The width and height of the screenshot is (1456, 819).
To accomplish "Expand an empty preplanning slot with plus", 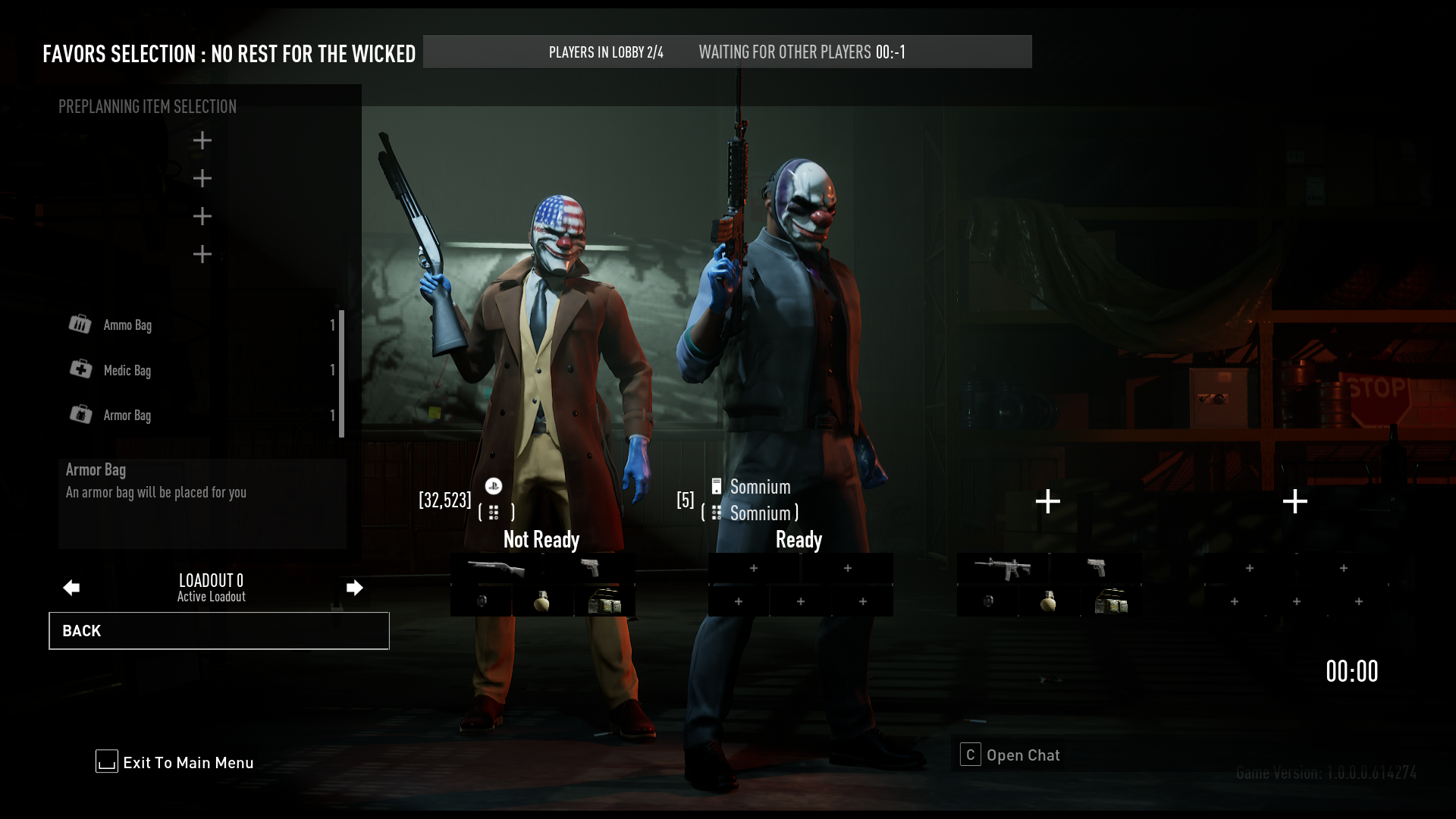I will 202,140.
